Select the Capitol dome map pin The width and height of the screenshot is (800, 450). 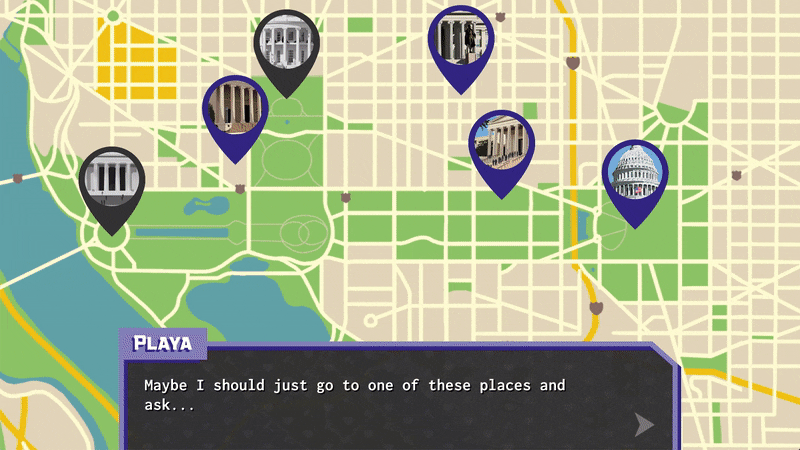[x=635, y=172]
